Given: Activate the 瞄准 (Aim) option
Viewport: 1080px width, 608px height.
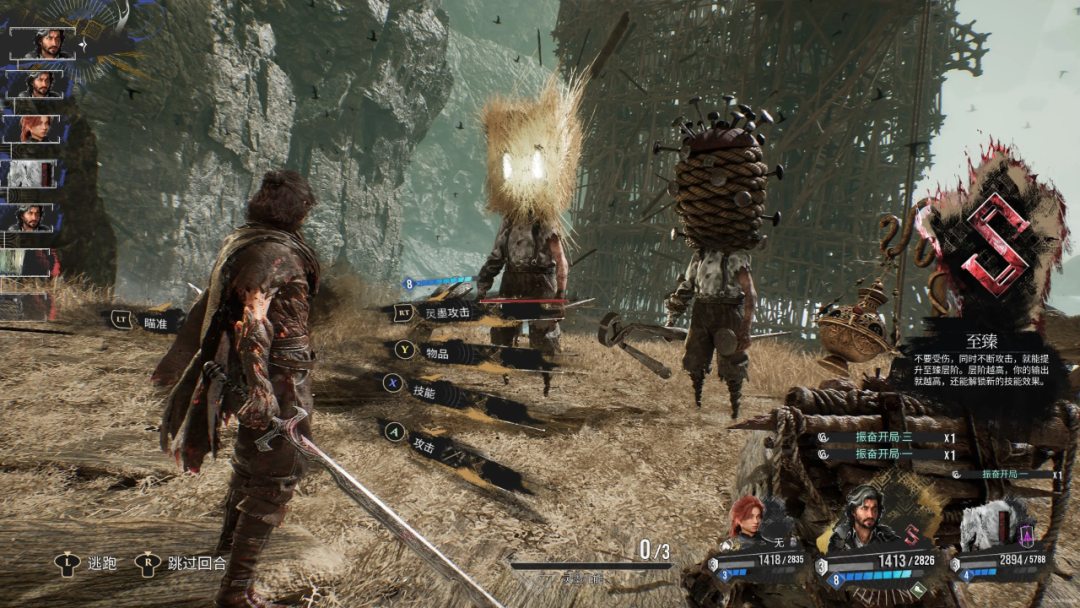Looking at the screenshot, I should point(153,322).
